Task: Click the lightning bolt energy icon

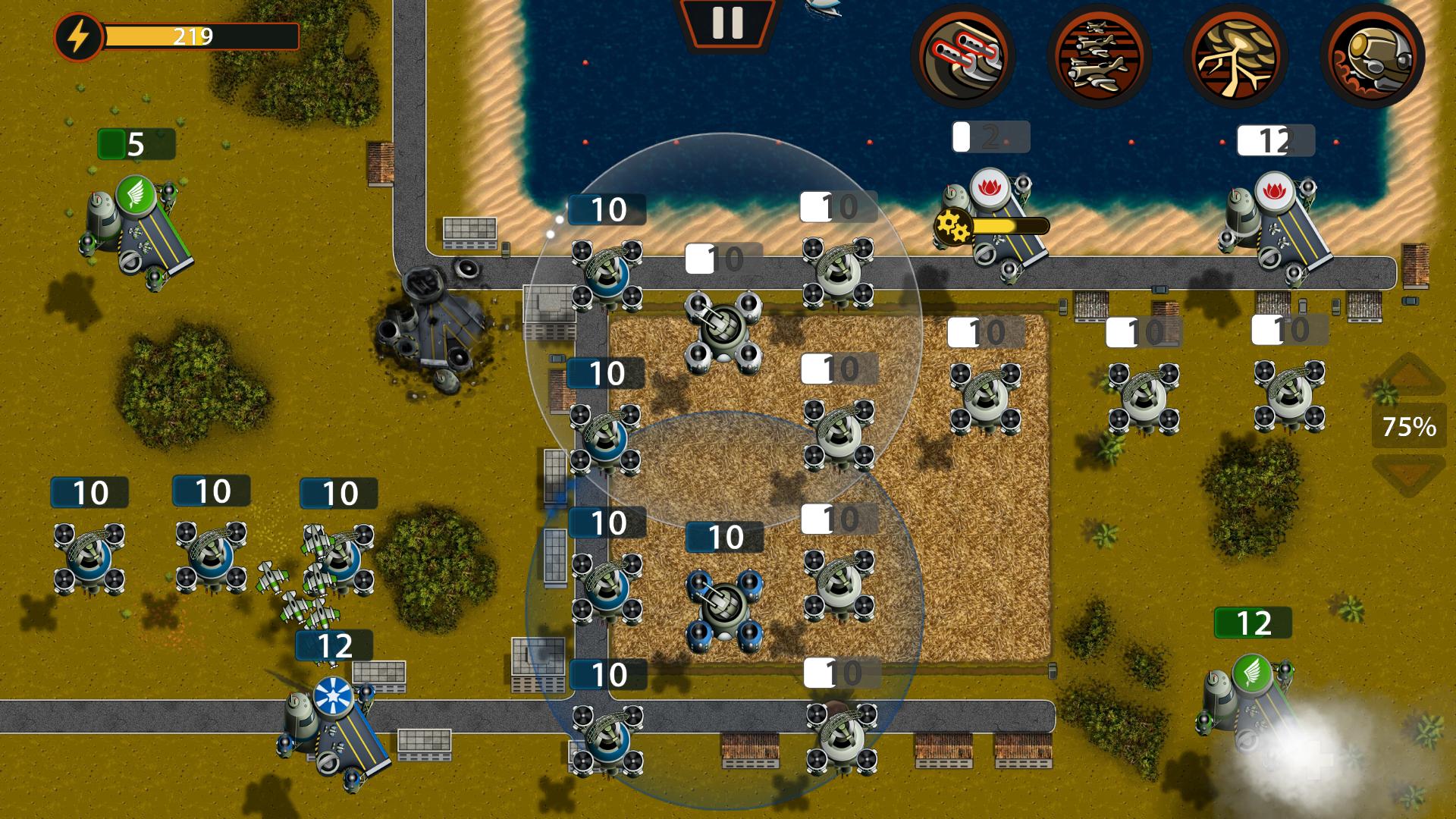Action: (x=78, y=33)
